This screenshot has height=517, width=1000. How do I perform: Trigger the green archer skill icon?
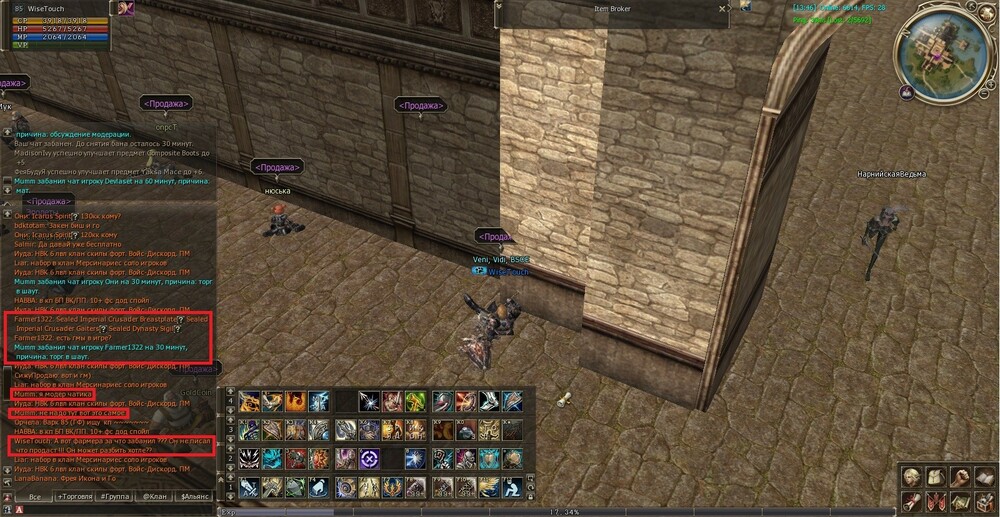coord(416,401)
